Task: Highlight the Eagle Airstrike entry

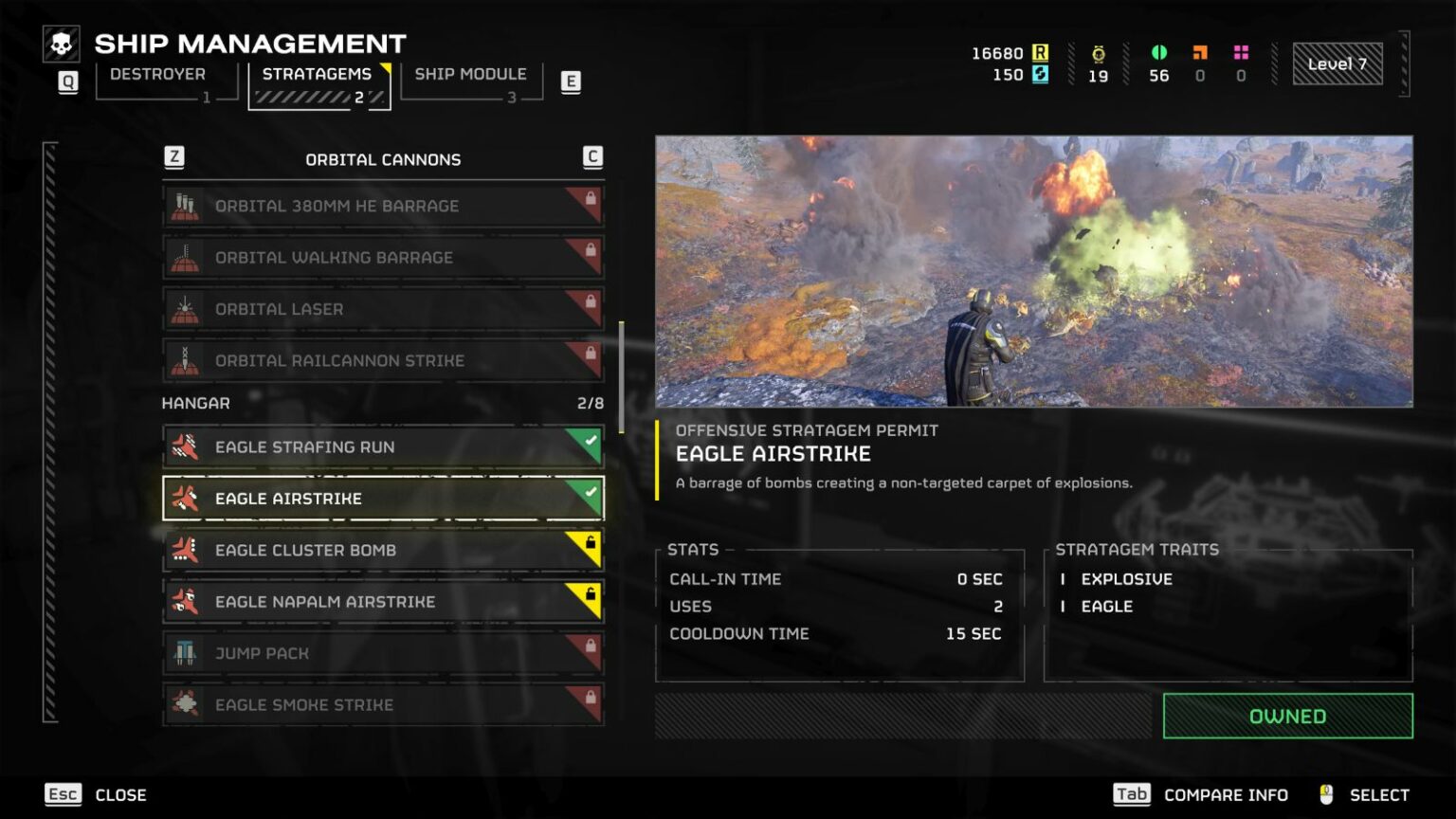Action: [x=383, y=499]
